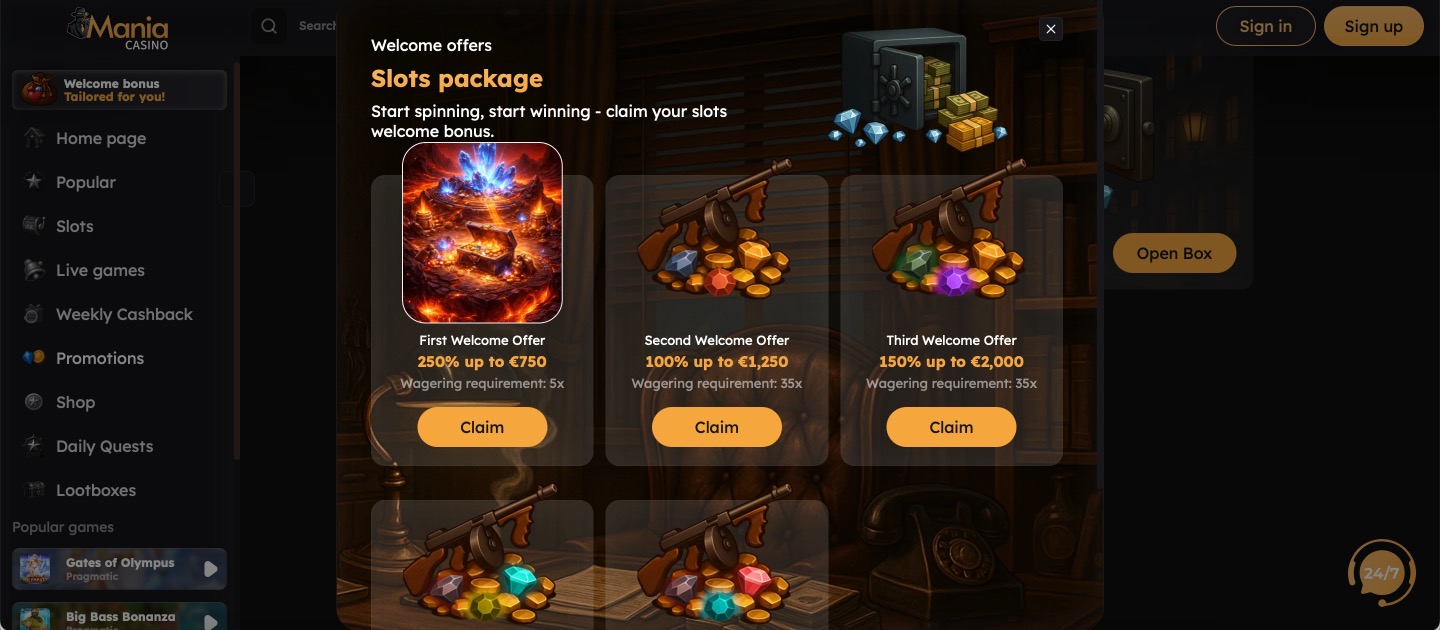
Task: Click the Sign in button
Action: [x=1265, y=27]
